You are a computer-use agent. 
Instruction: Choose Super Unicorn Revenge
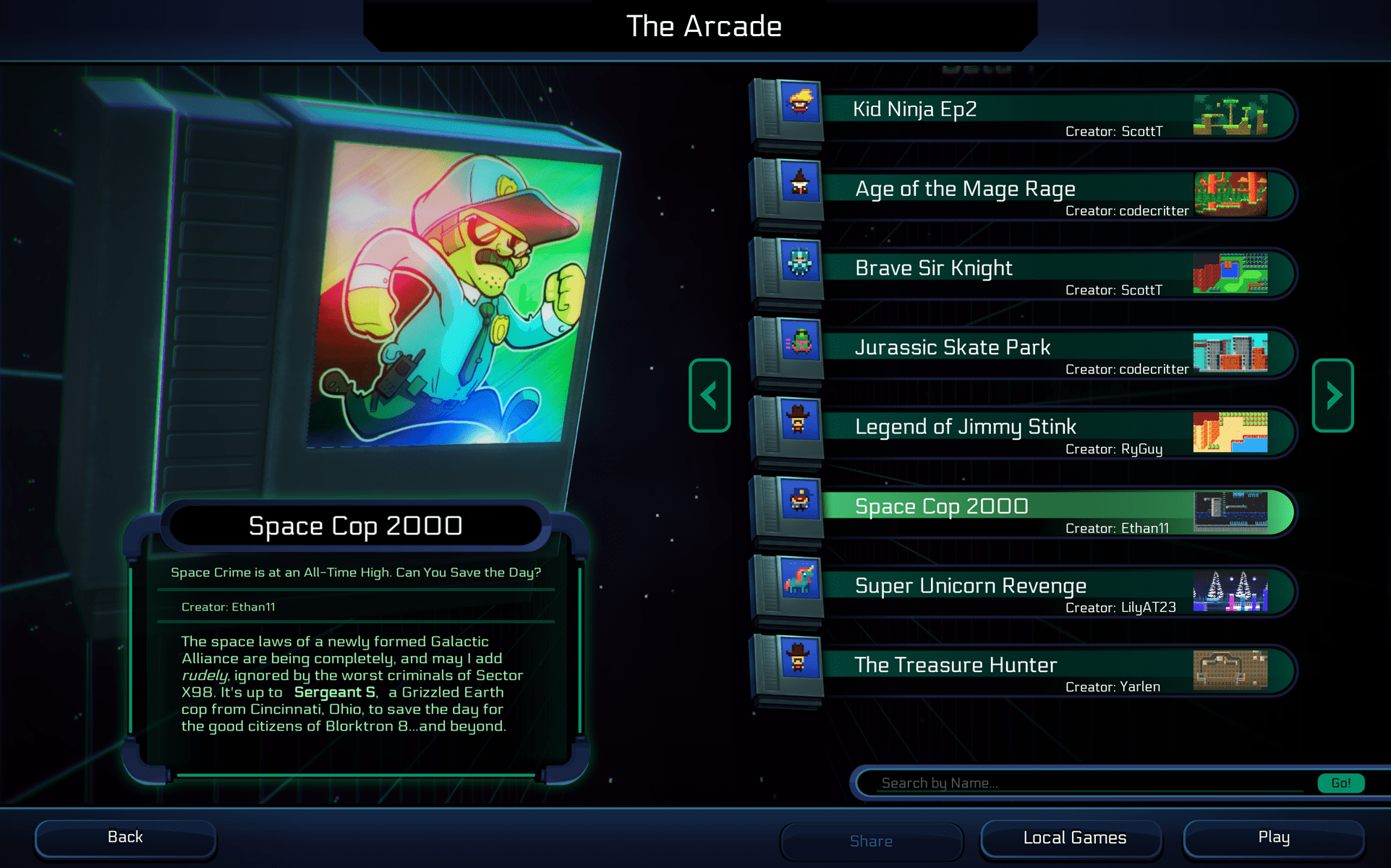click(x=1013, y=591)
